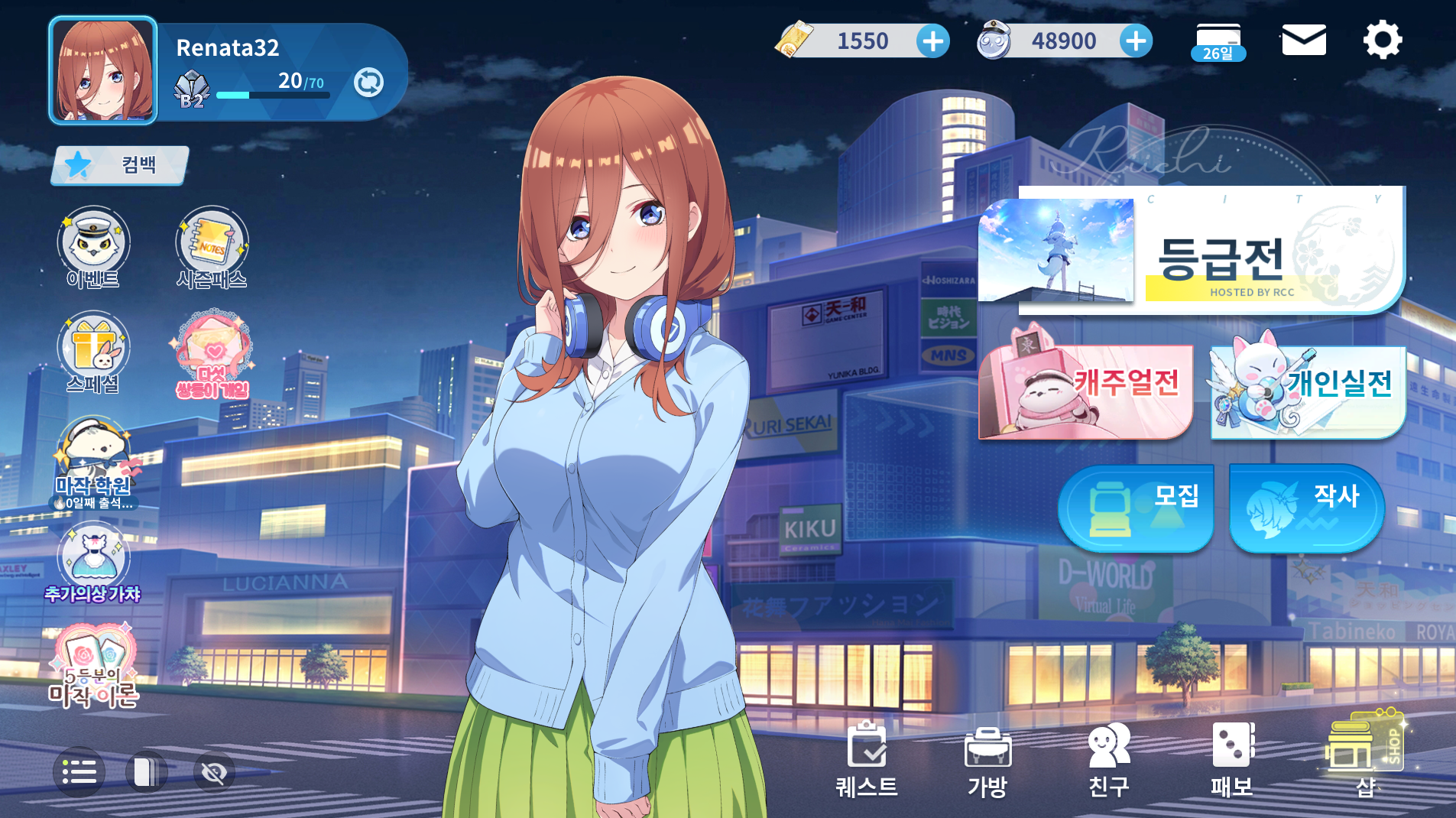The image size is (1456, 818).
Task: Open the 모집 recruitment button
Action: 1136,508
